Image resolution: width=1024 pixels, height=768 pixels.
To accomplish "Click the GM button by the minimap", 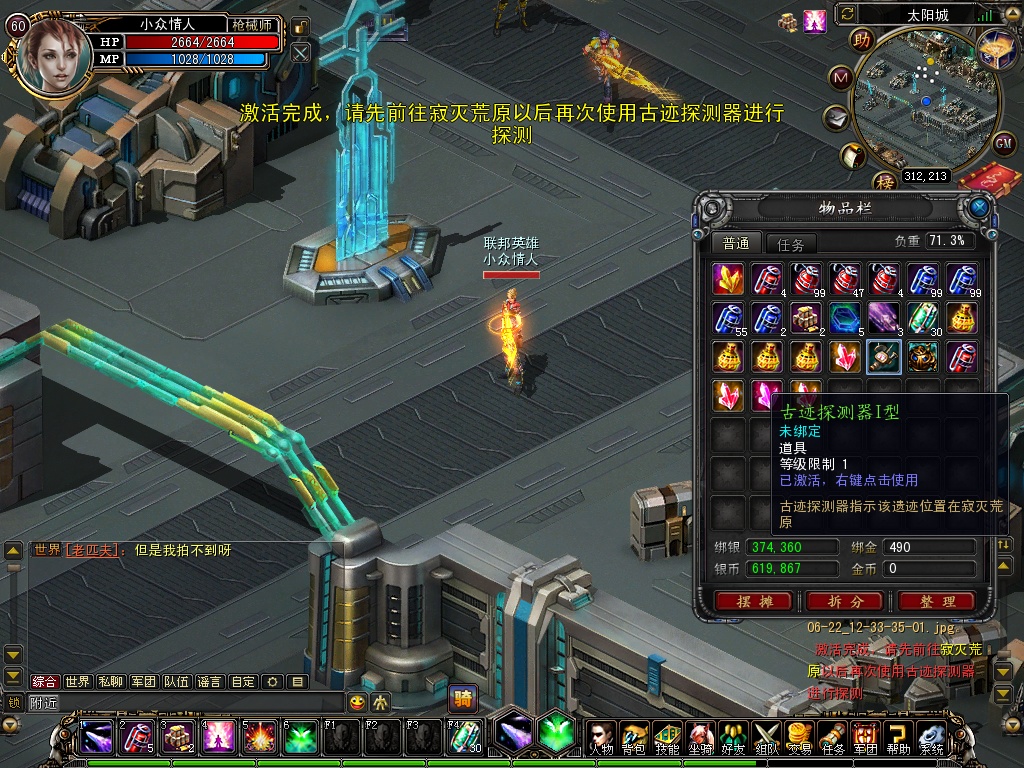I will pos(1004,143).
